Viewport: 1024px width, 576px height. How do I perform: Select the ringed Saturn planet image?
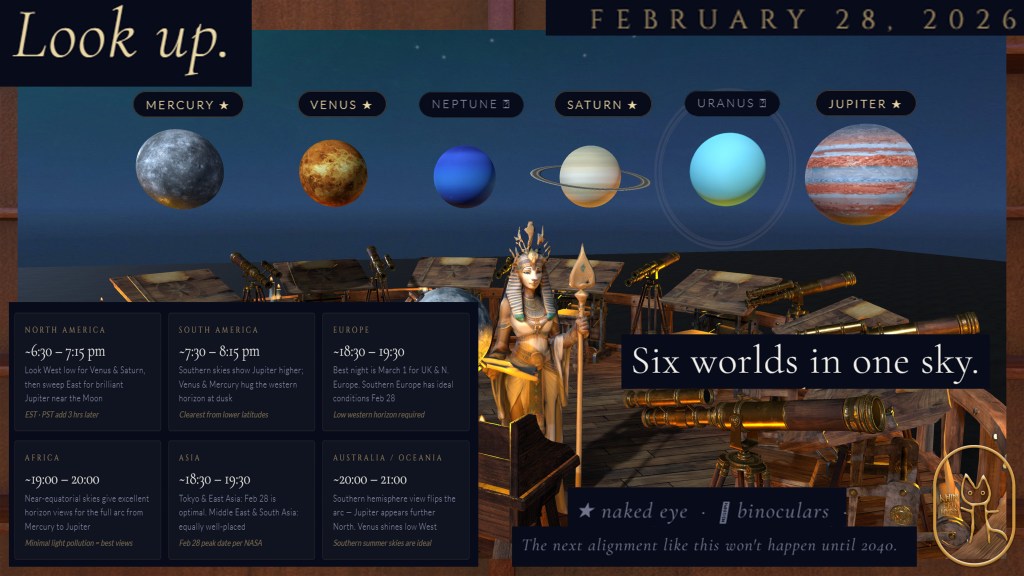590,176
